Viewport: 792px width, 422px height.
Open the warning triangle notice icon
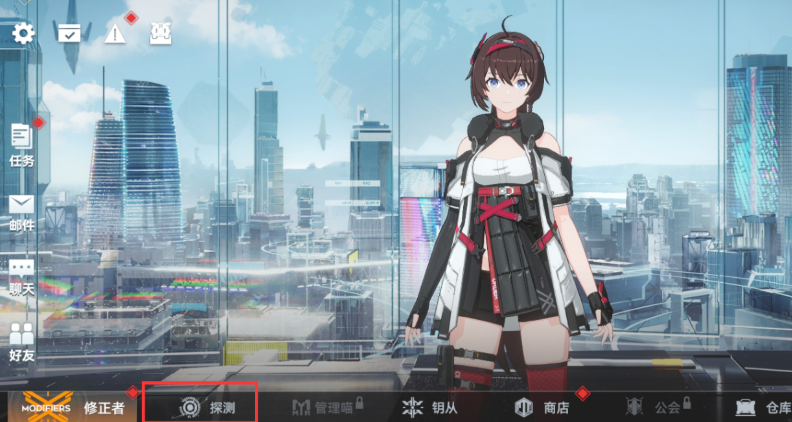116,33
